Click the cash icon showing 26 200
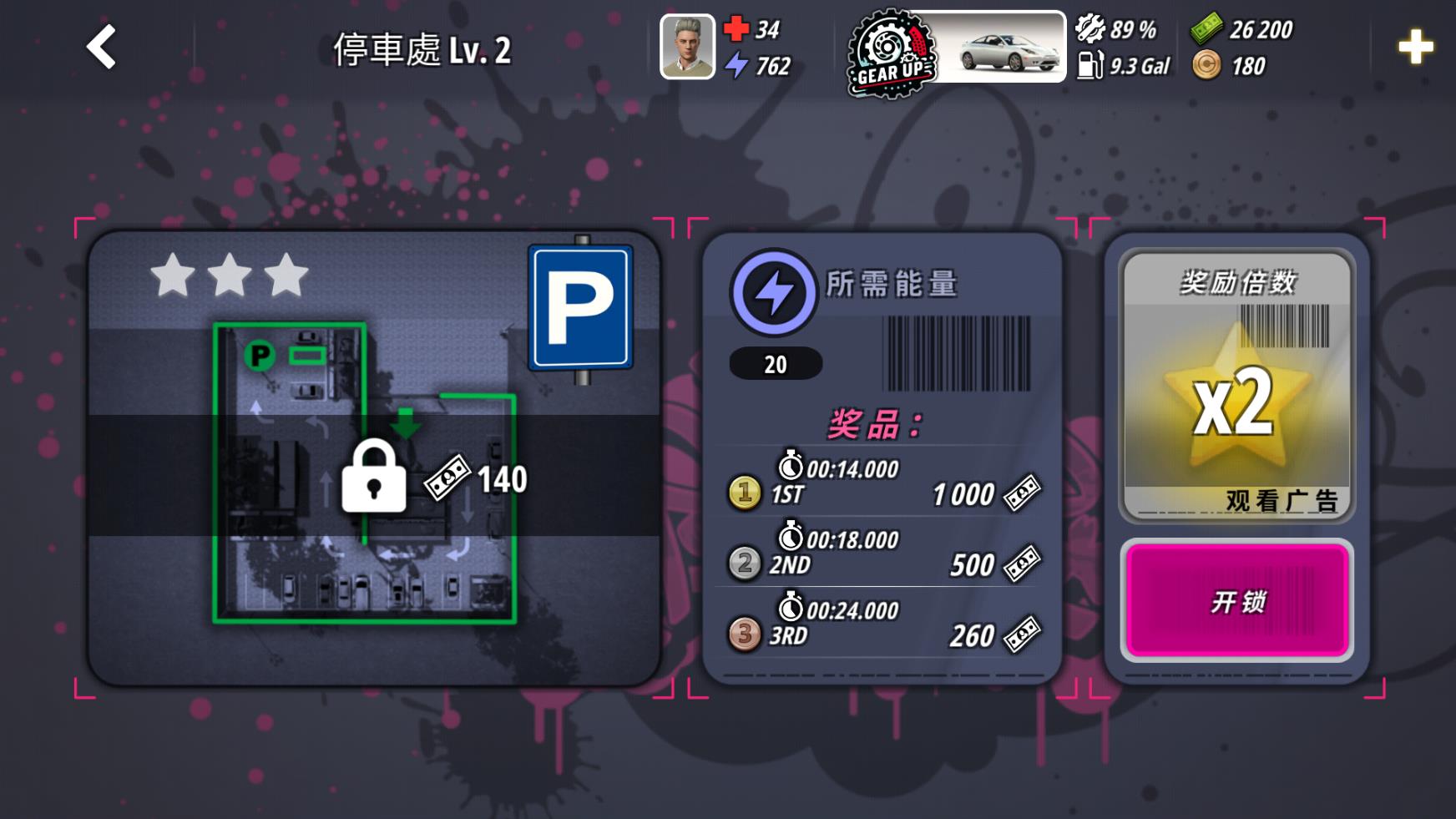Screen dimensions: 1456x819 click(x=1204, y=29)
